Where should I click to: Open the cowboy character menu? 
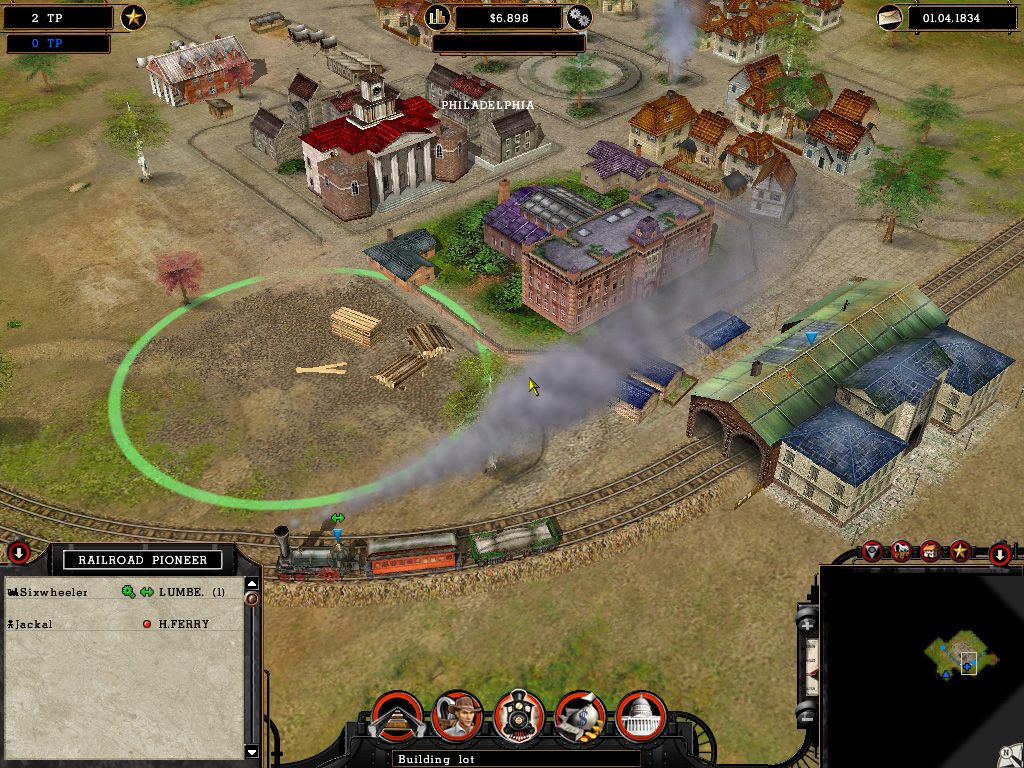pos(458,716)
